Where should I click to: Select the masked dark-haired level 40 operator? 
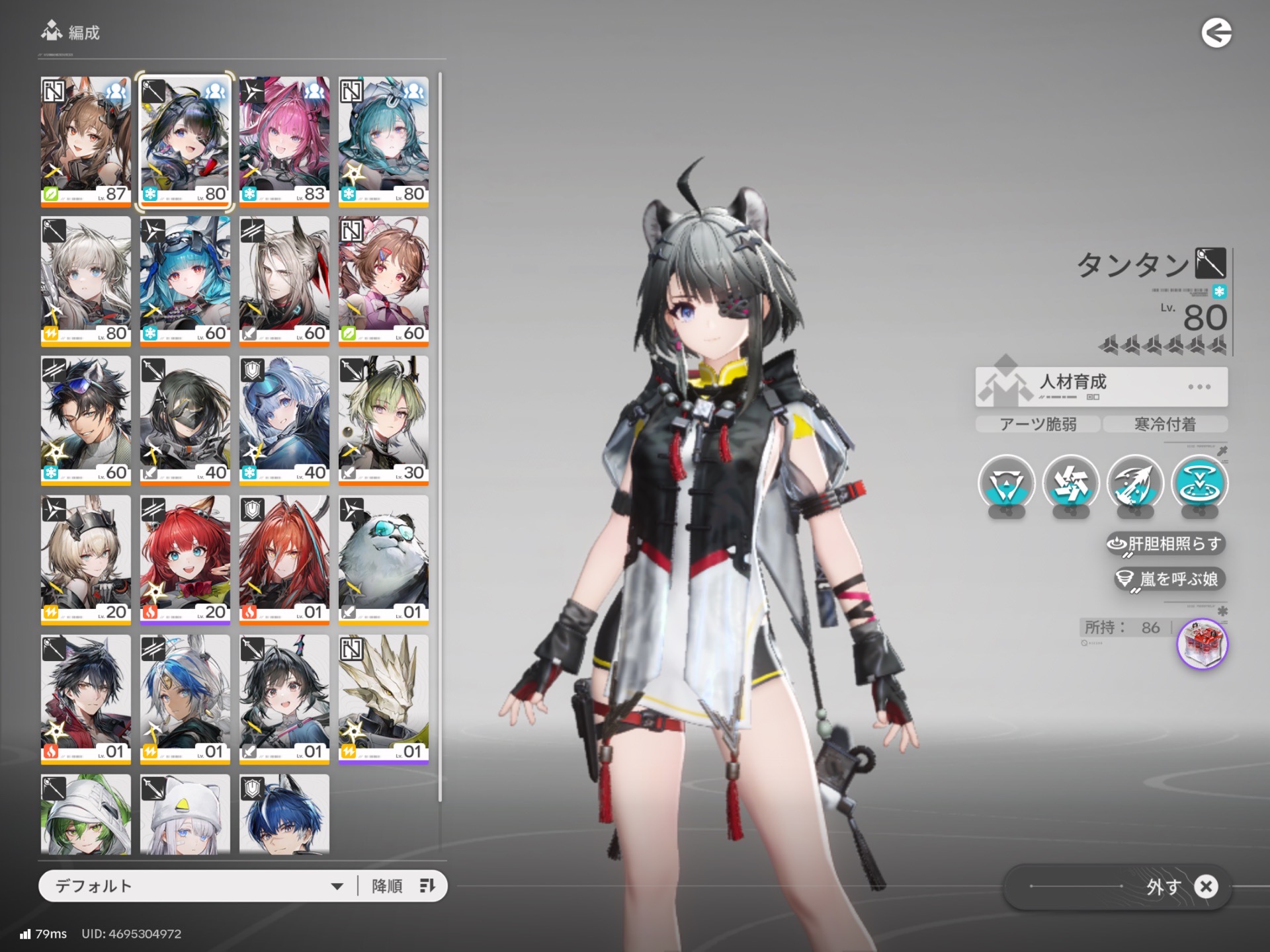pyautogui.click(x=185, y=420)
